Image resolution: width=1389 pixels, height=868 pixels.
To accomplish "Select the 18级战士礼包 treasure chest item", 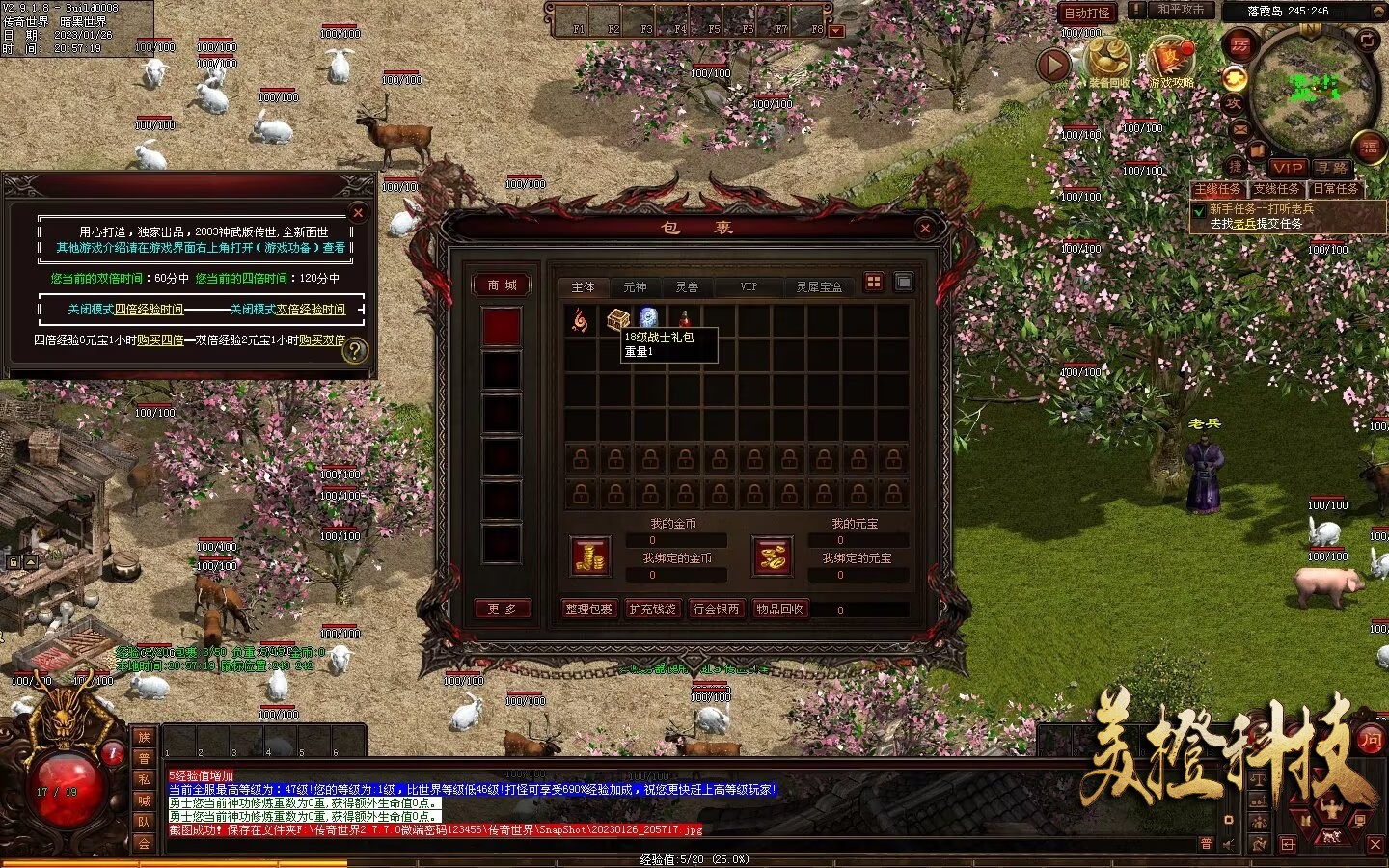I will click(x=617, y=318).
